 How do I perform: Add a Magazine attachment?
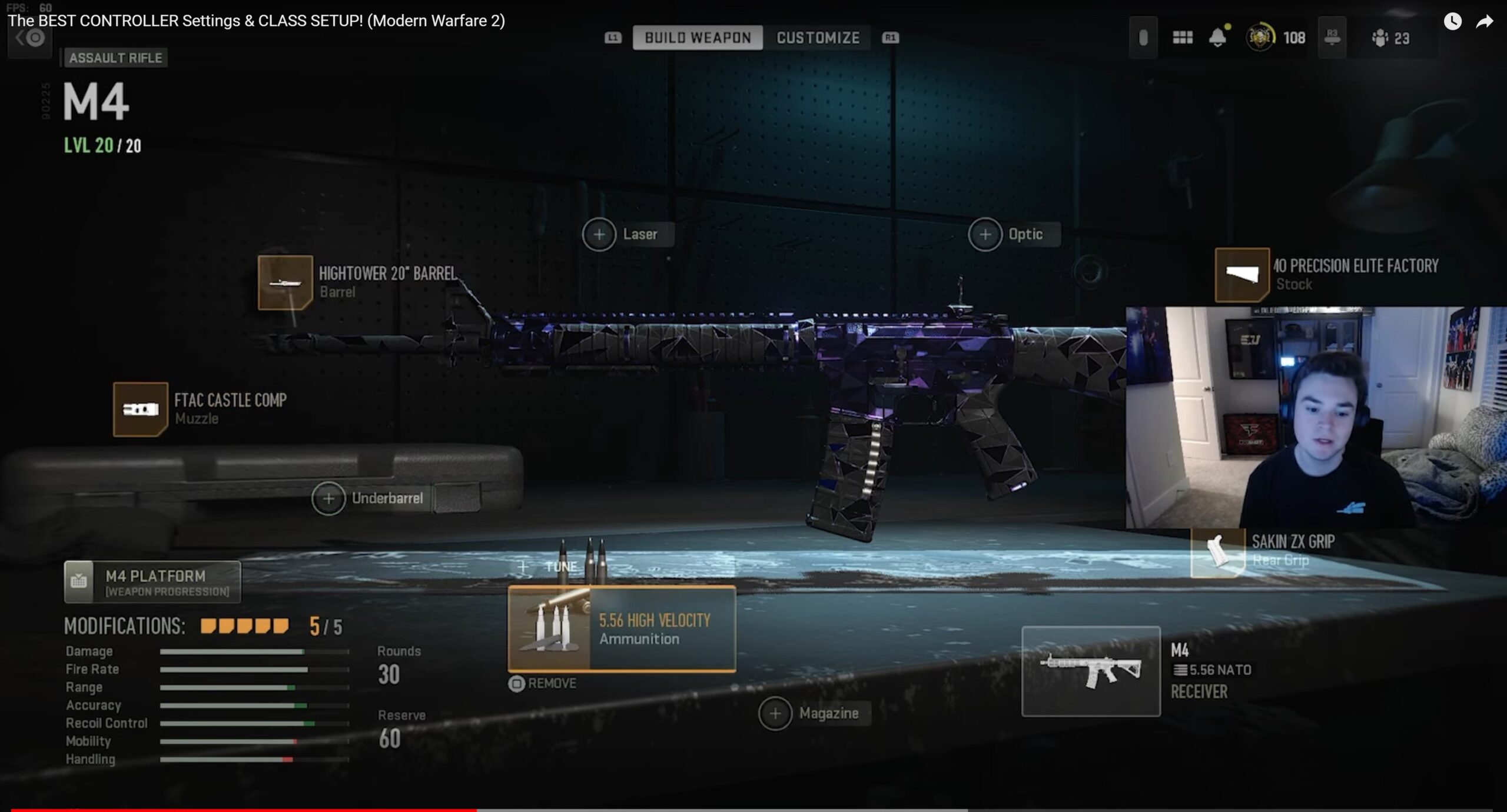[775, 713]
